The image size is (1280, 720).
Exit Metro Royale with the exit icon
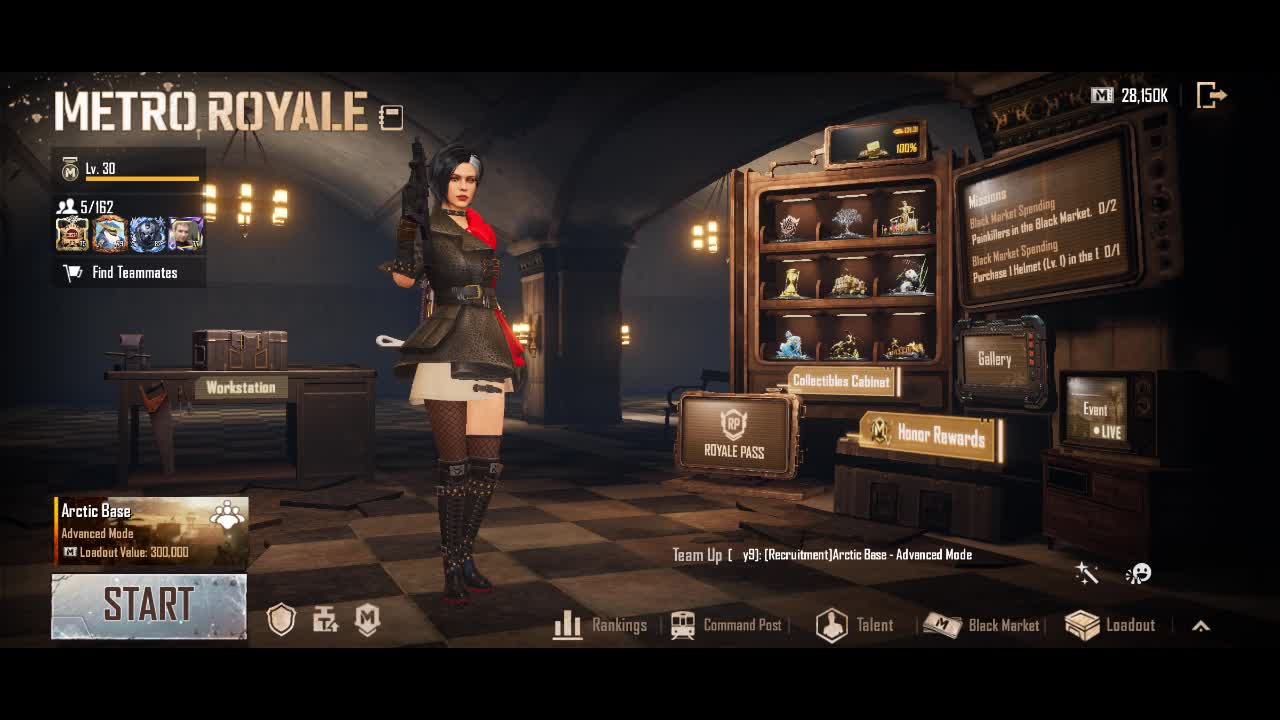pos(1211,96)
